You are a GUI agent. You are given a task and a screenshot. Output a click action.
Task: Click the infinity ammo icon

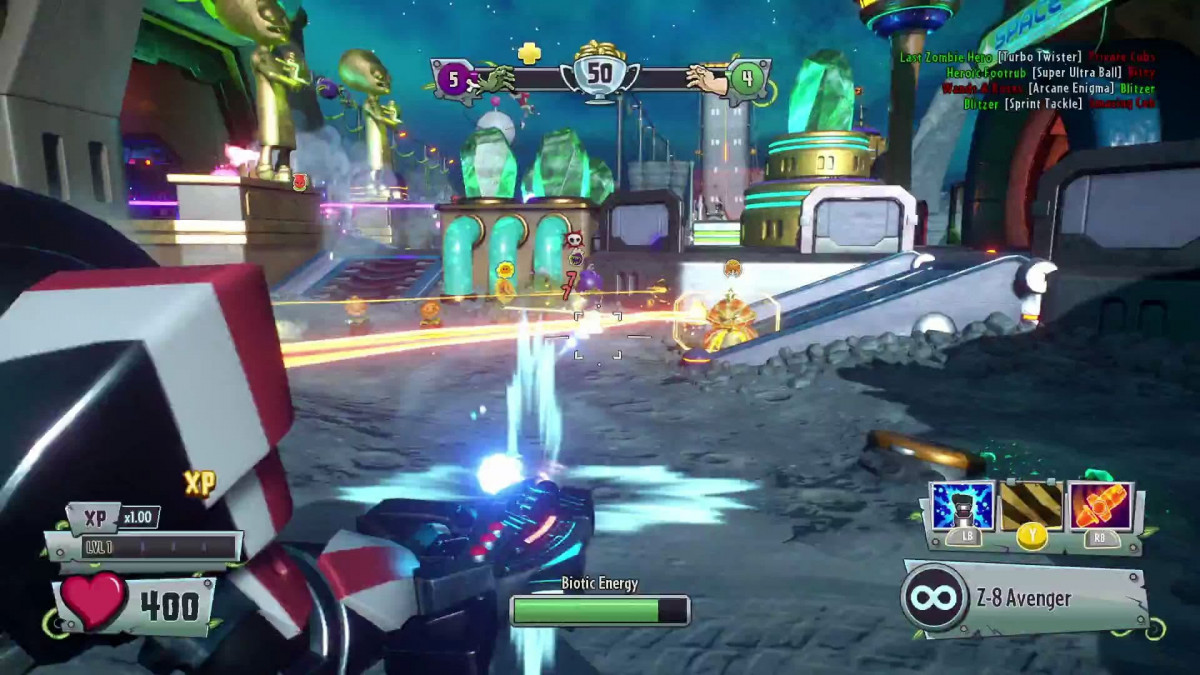click(x=934, y=598)
